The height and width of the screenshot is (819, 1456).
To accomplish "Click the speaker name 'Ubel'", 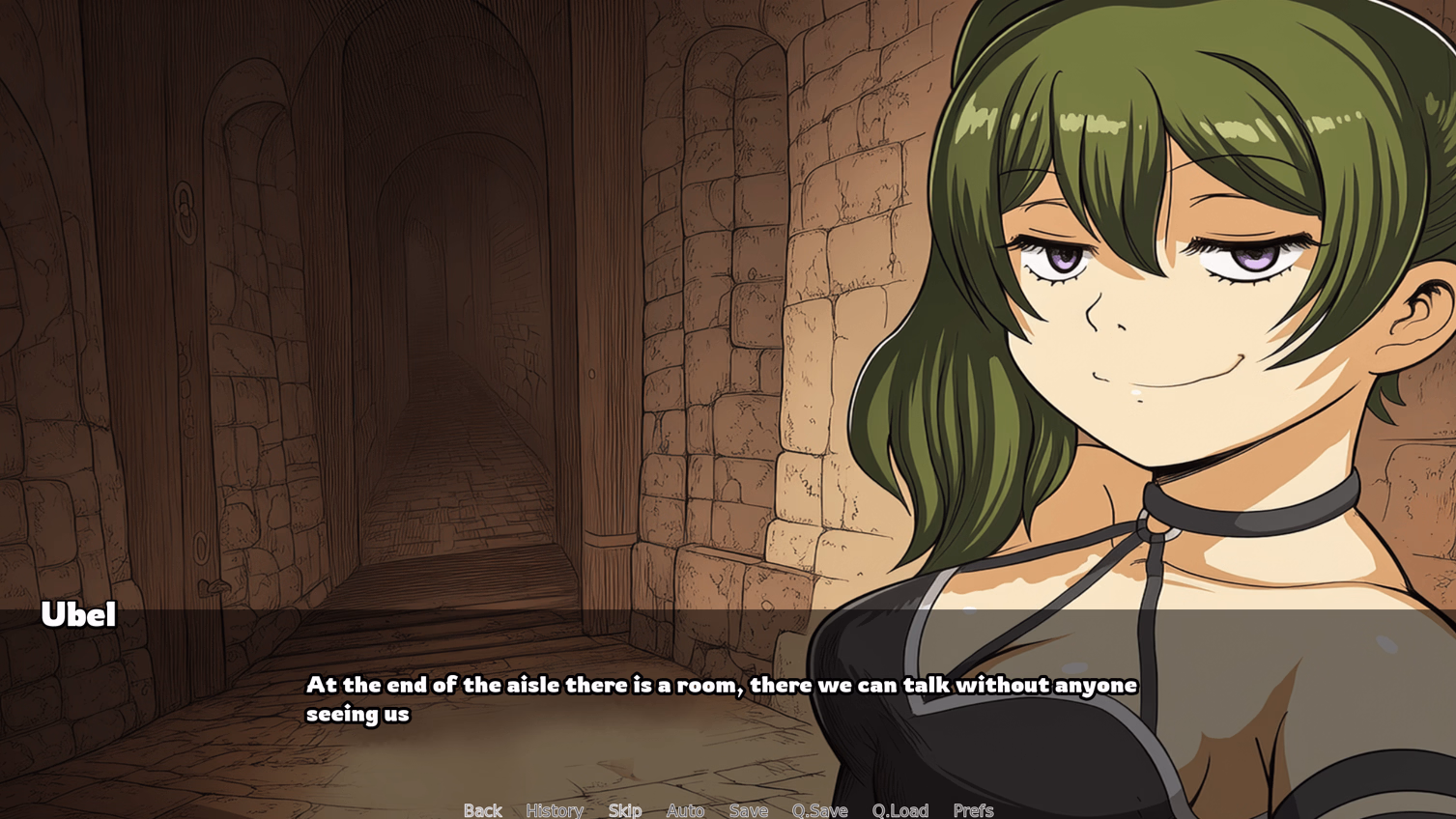I will click(x=77, y=614).
